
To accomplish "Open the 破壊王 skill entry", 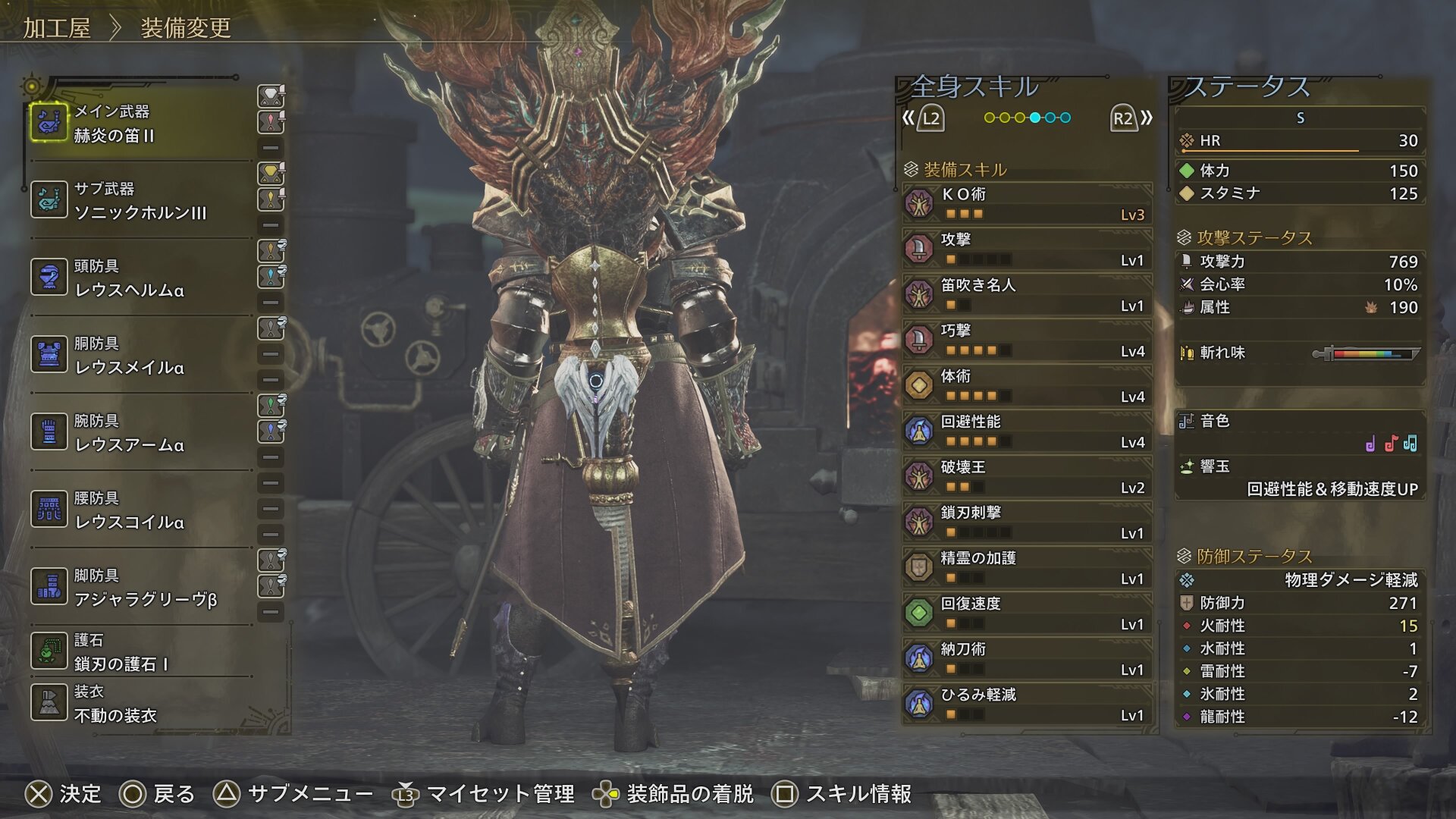I will click(x=1028, y=476).
